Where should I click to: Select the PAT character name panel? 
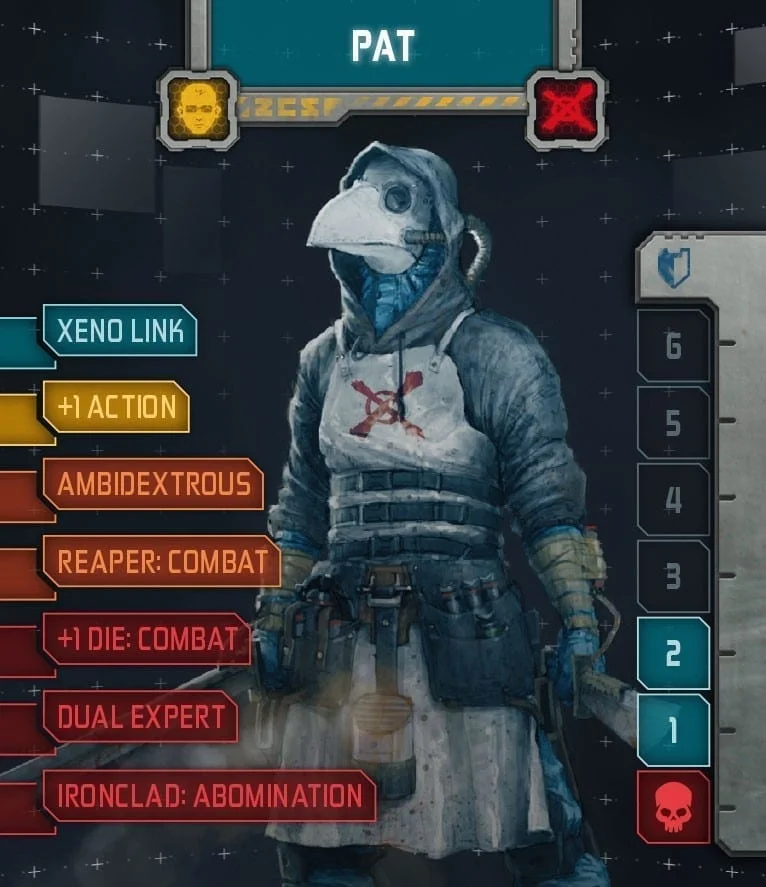coord(382,43)
